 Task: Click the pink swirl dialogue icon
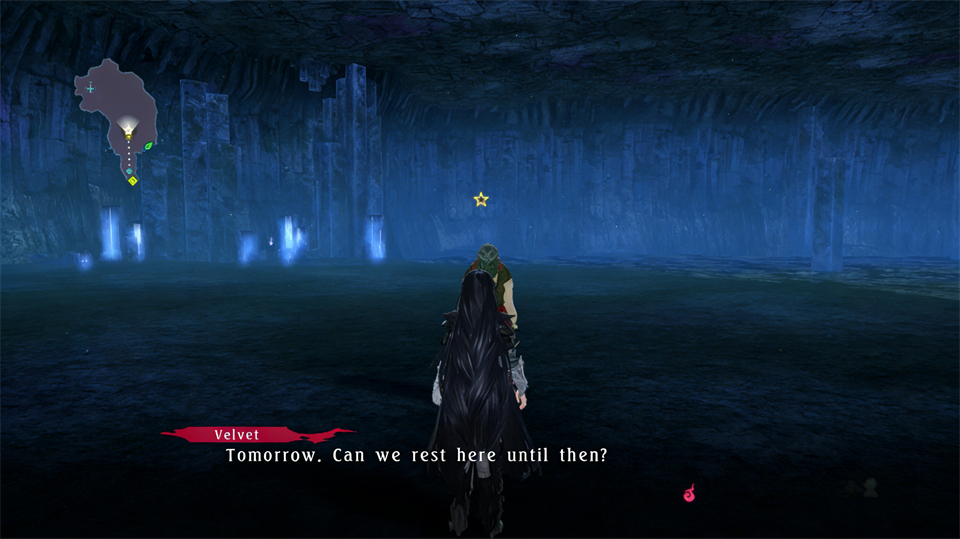point(689,493)
